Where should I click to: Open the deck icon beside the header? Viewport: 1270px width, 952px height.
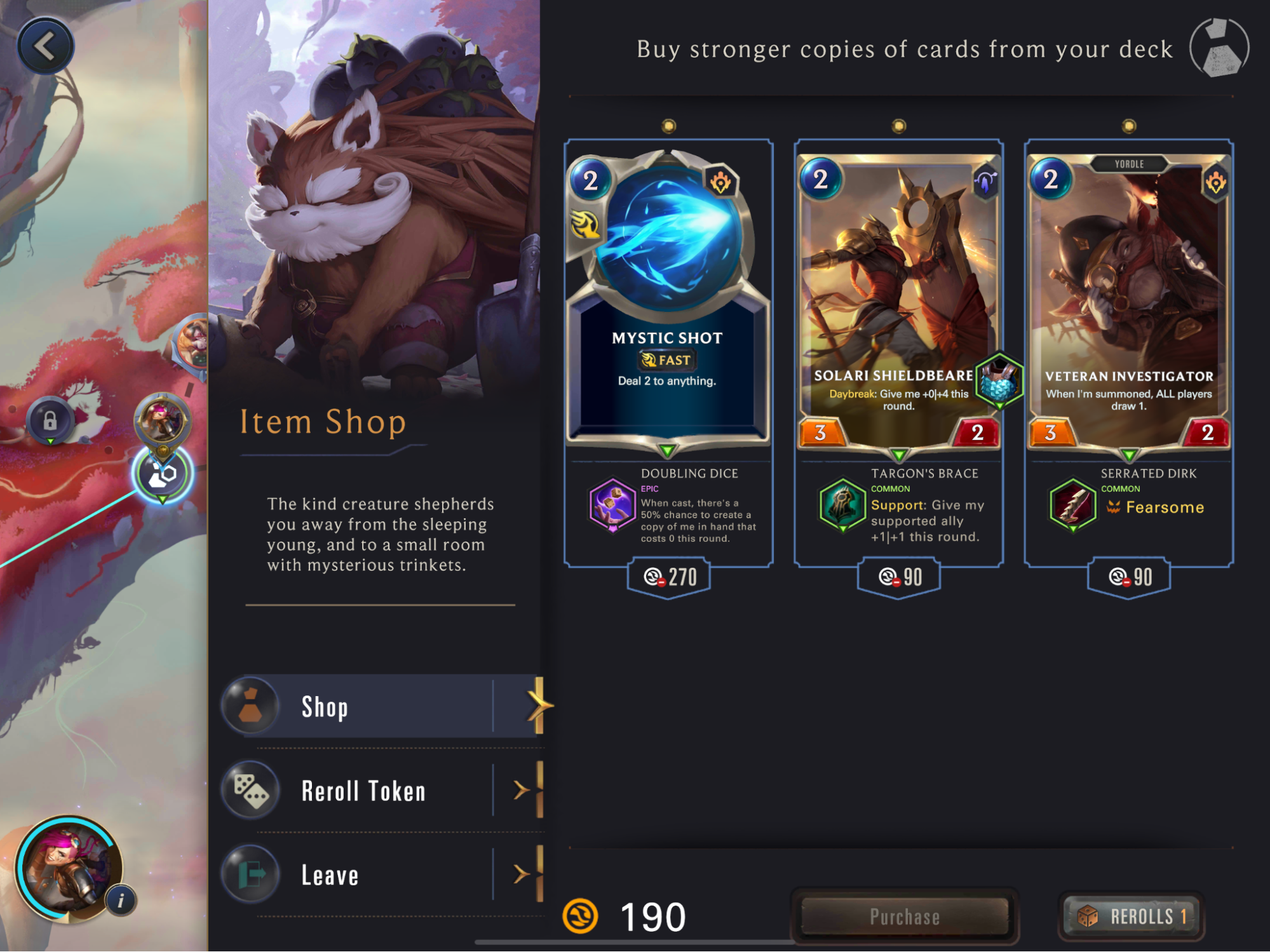[1219, 48]
